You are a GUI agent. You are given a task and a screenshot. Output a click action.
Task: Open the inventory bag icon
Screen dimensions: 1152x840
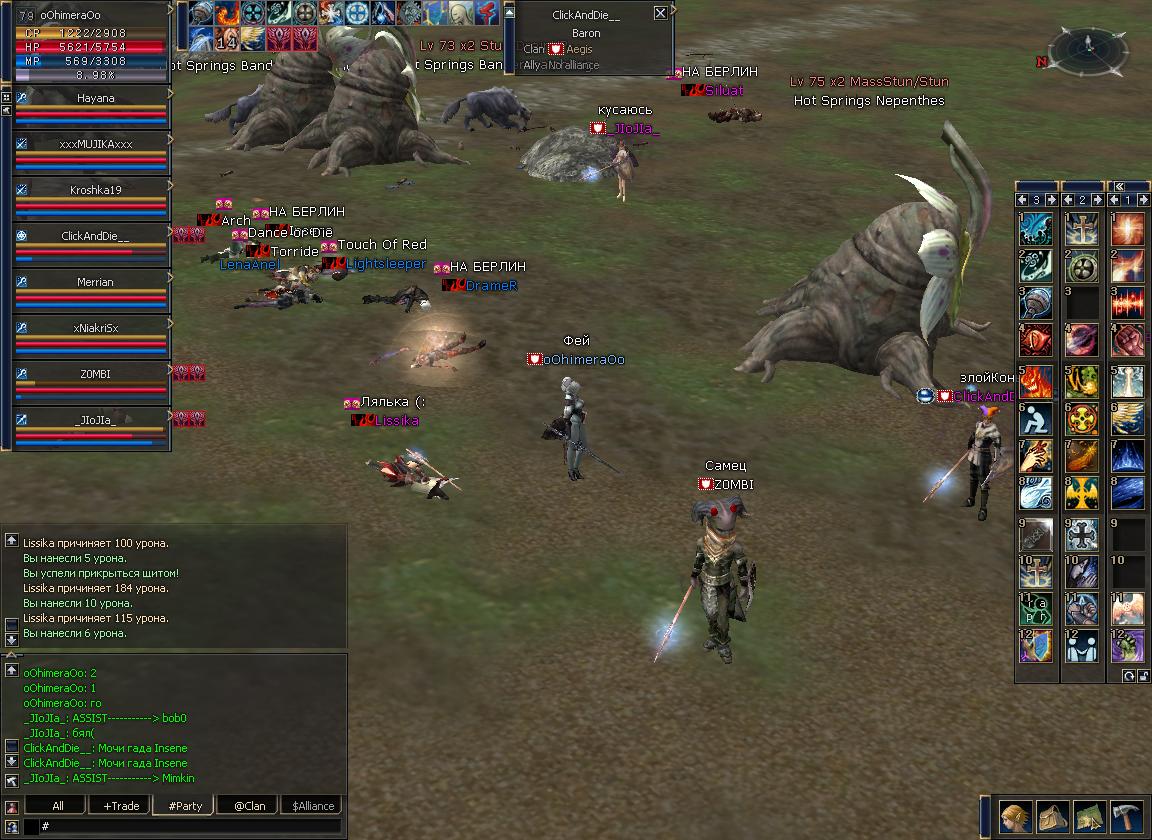point(1052,816)
